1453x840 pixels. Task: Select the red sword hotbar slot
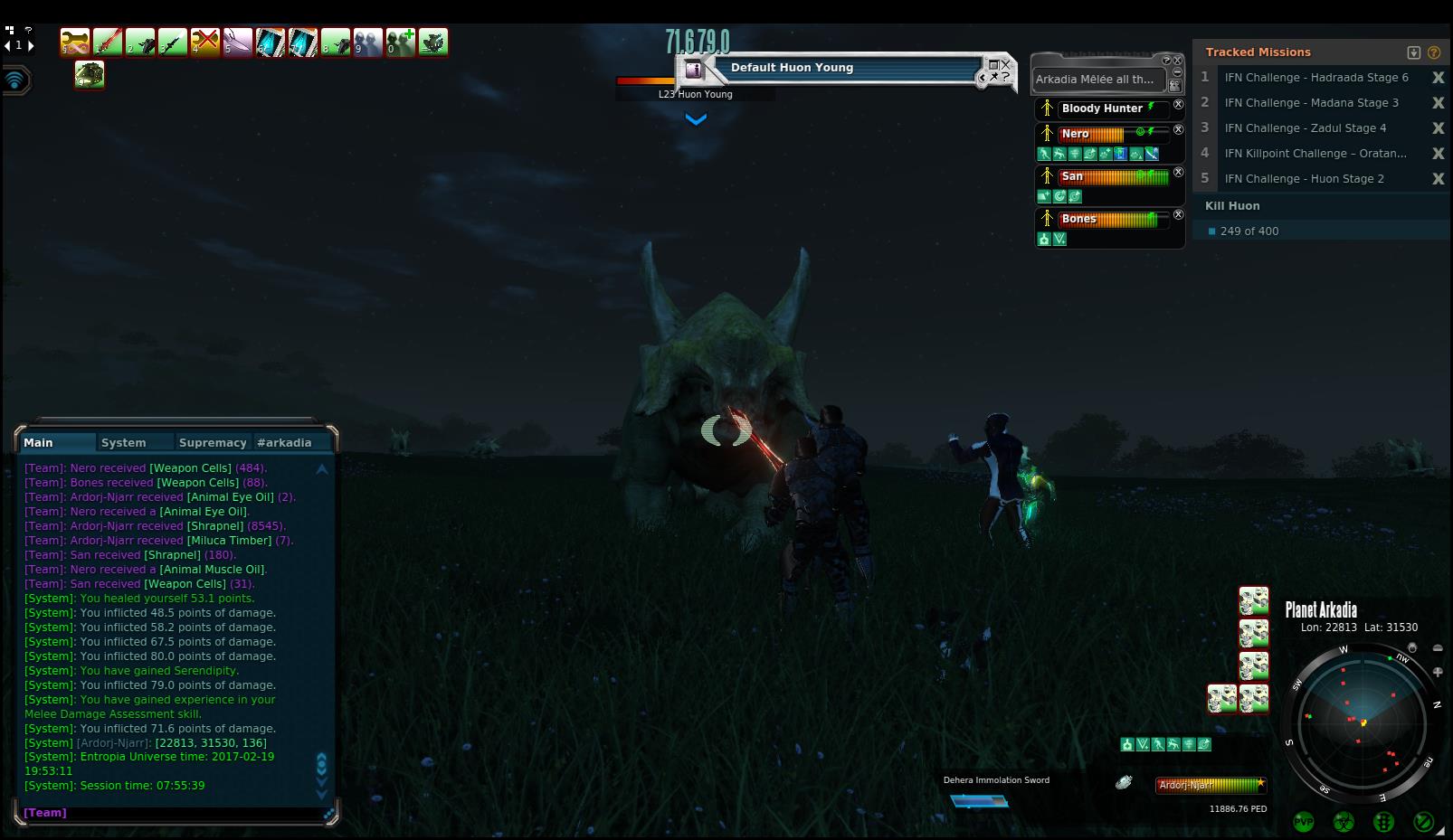(x=108, y=42)
